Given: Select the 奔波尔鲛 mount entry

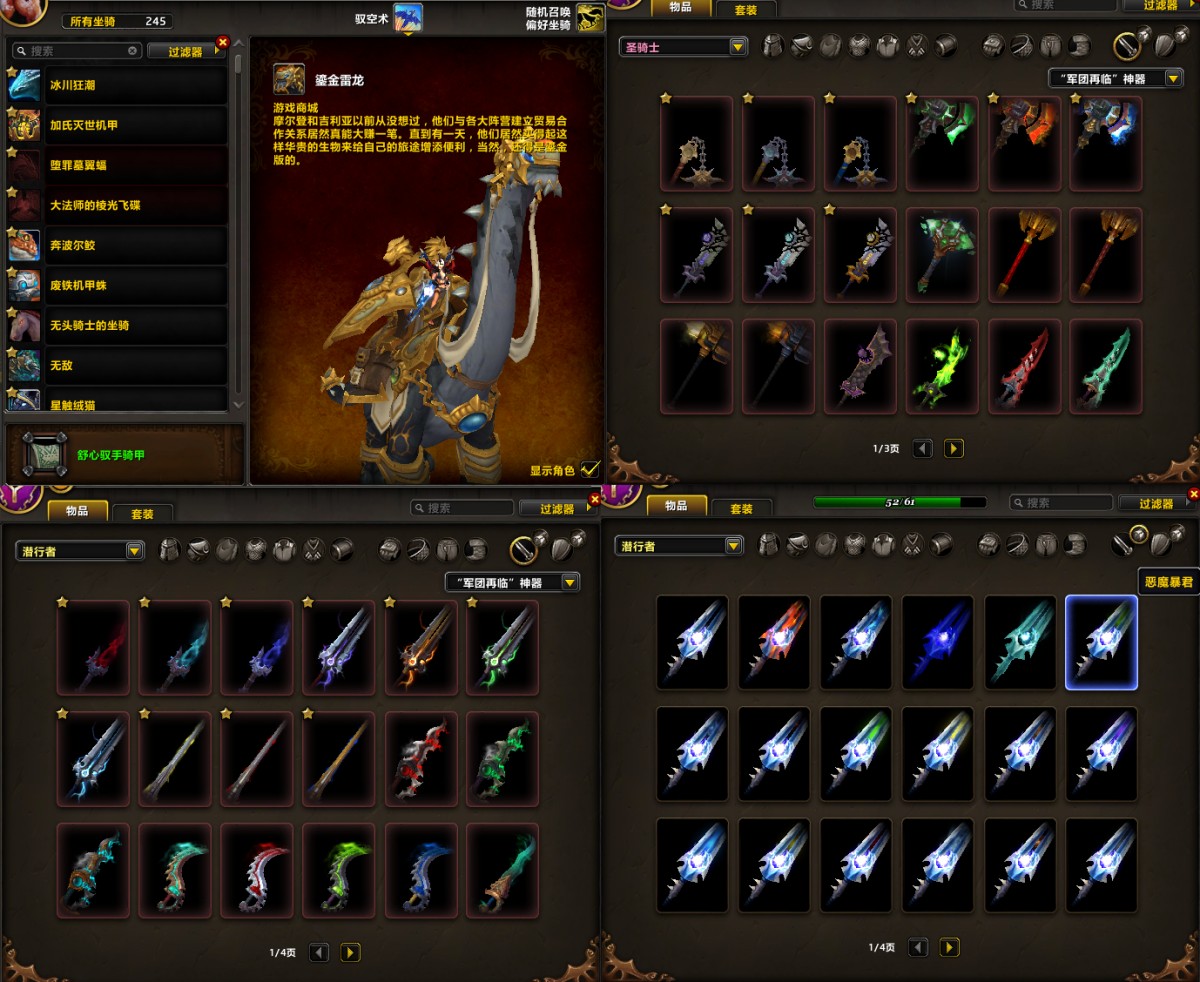Looking at the screenshot, I should [x=120, y=246].
